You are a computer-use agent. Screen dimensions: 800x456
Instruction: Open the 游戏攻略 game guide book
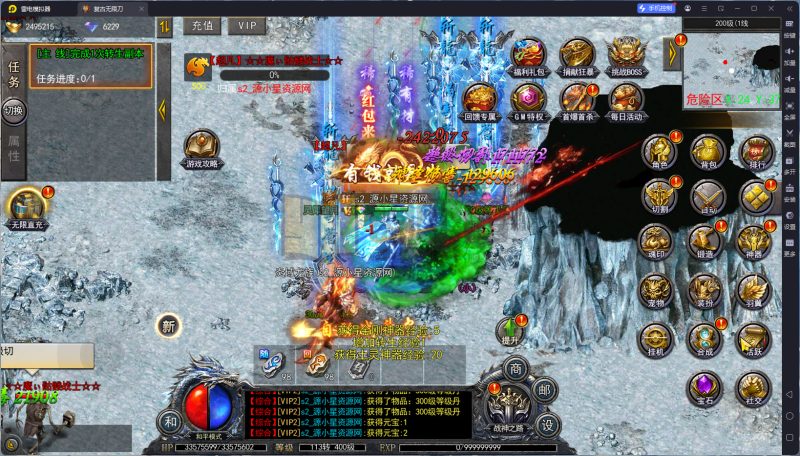pyautogui.click(x=203, y=146)
